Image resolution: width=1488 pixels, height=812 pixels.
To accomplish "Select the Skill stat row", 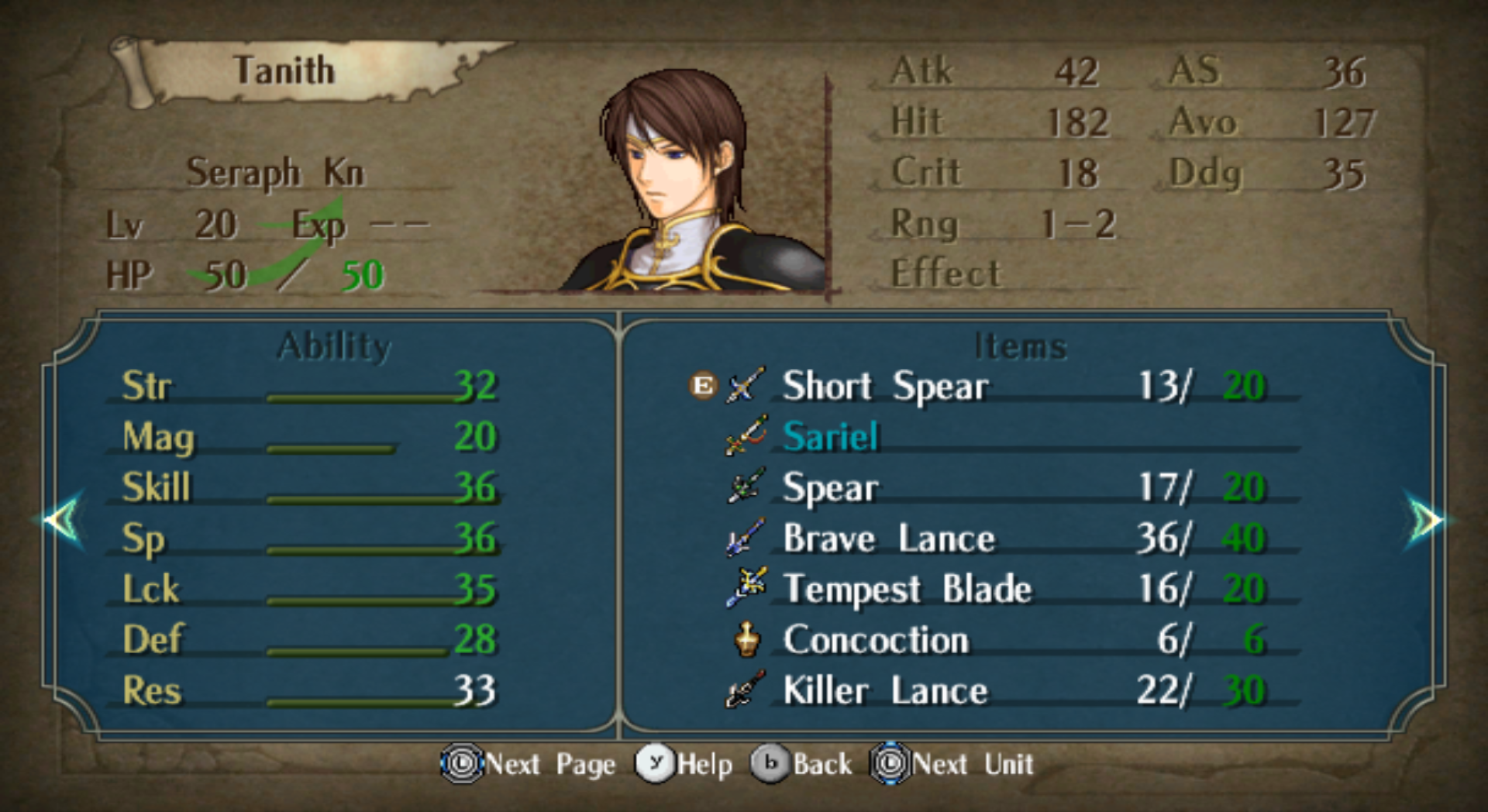I will [308, 488].
